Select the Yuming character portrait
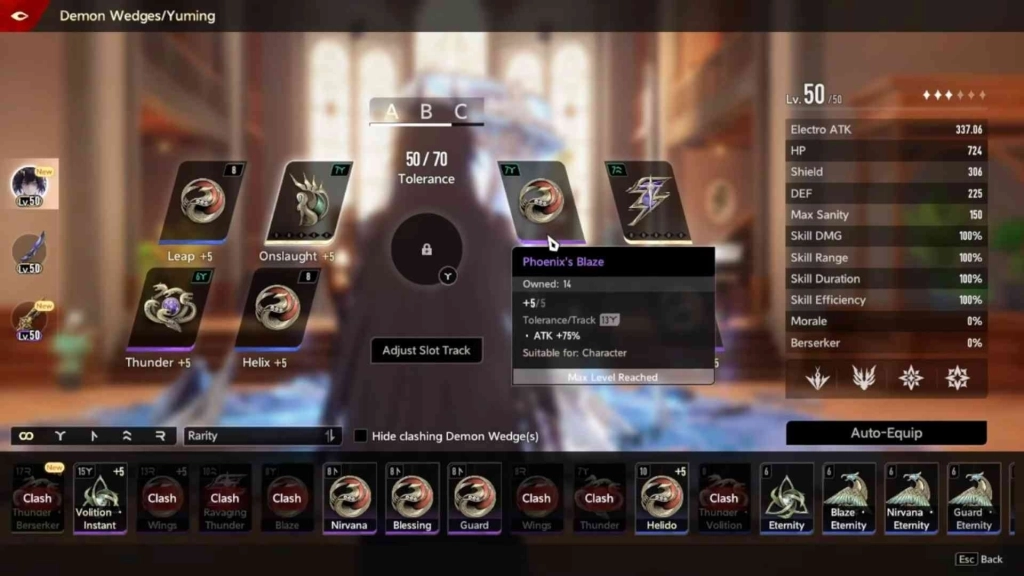 tap(30, 185)
